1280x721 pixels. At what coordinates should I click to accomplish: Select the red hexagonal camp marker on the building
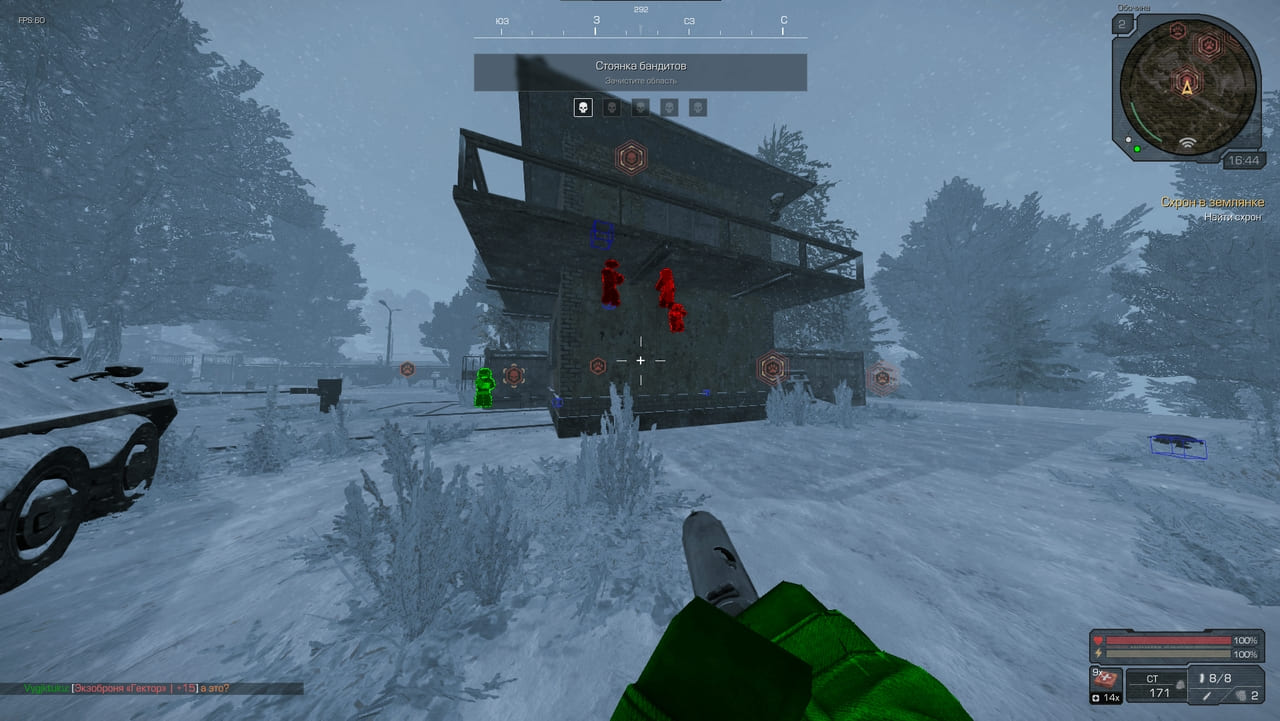pos(631,156)
